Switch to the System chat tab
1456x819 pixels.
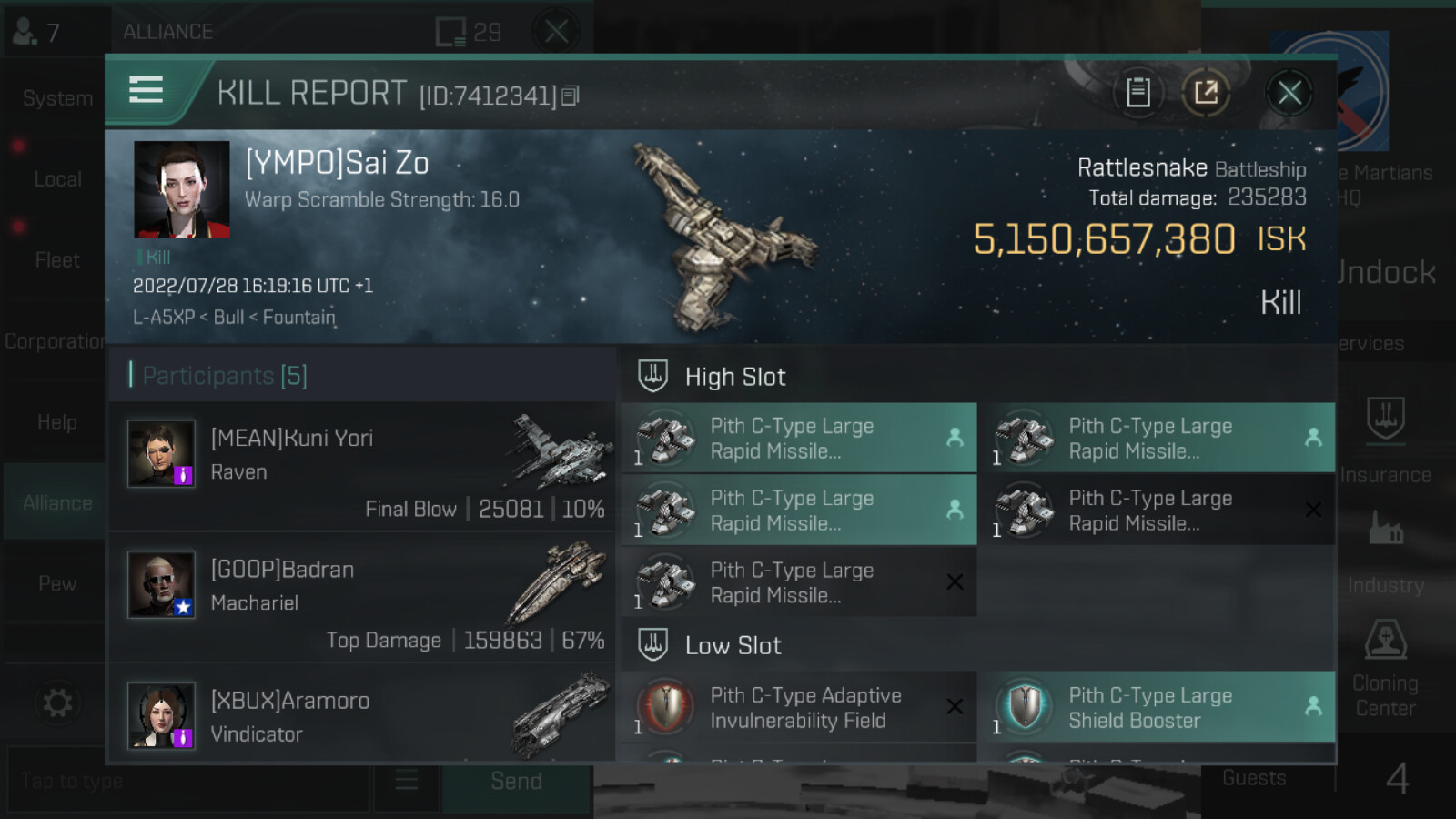[56, 98]
